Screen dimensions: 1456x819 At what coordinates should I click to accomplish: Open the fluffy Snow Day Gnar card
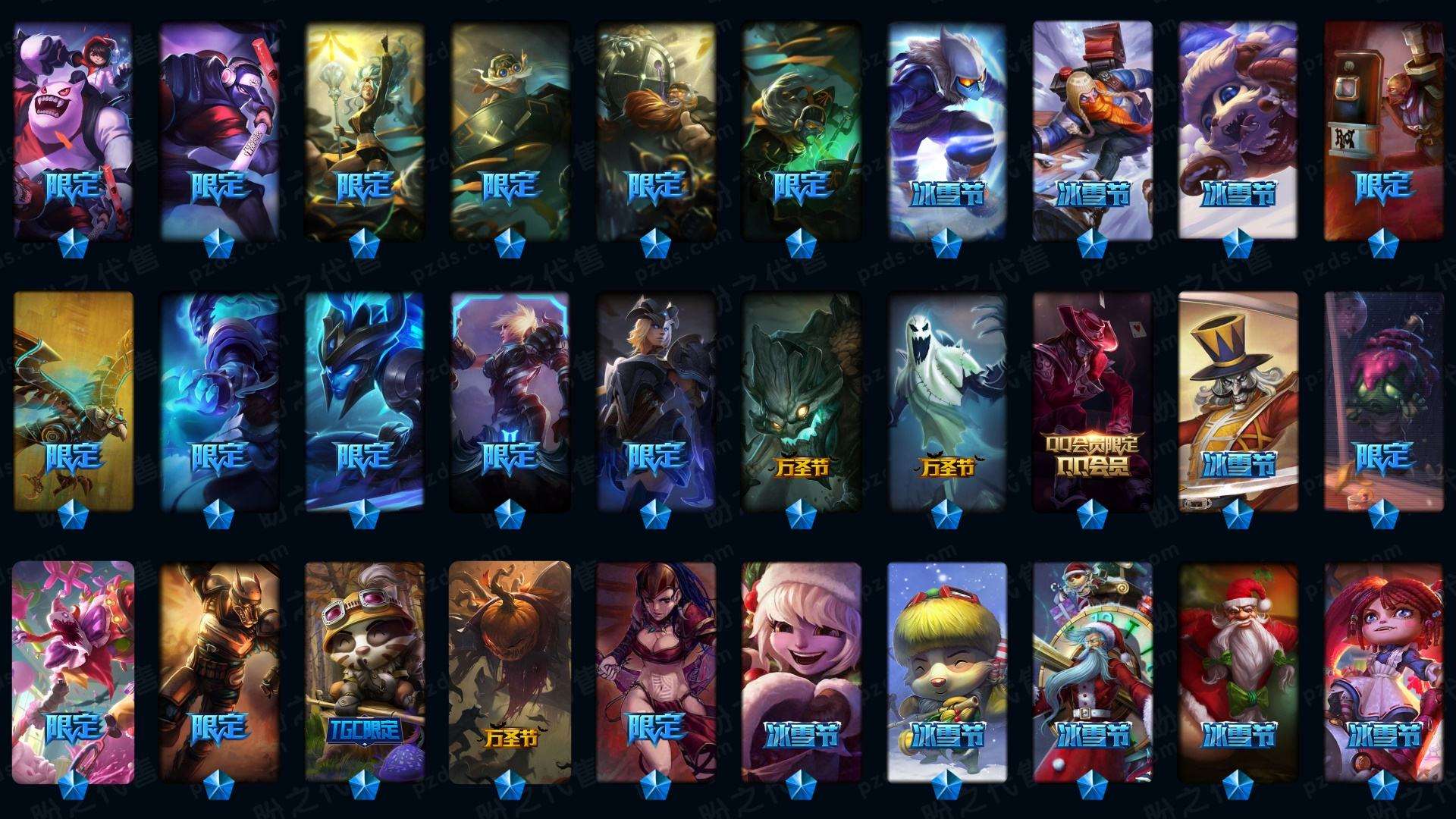pos(1238,130)
